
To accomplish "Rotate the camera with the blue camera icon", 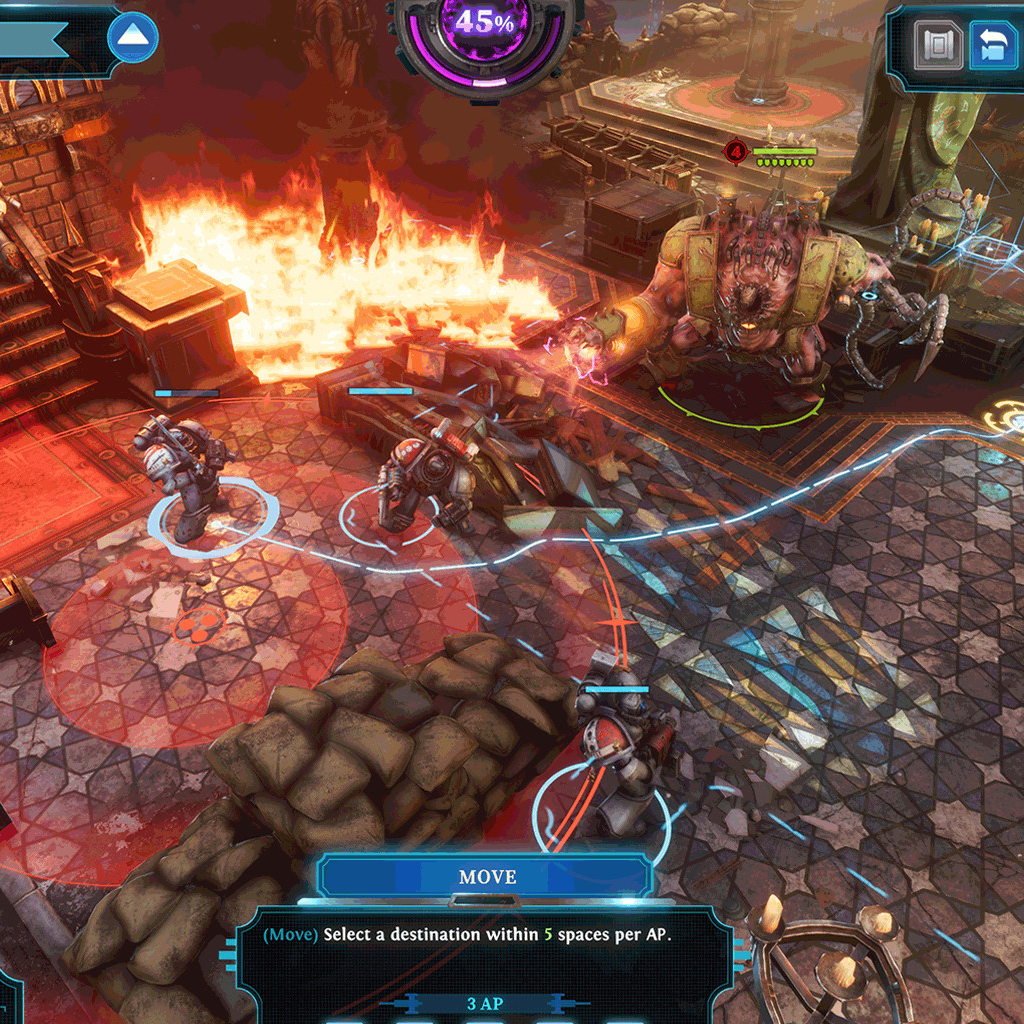I will pos(993,47).
